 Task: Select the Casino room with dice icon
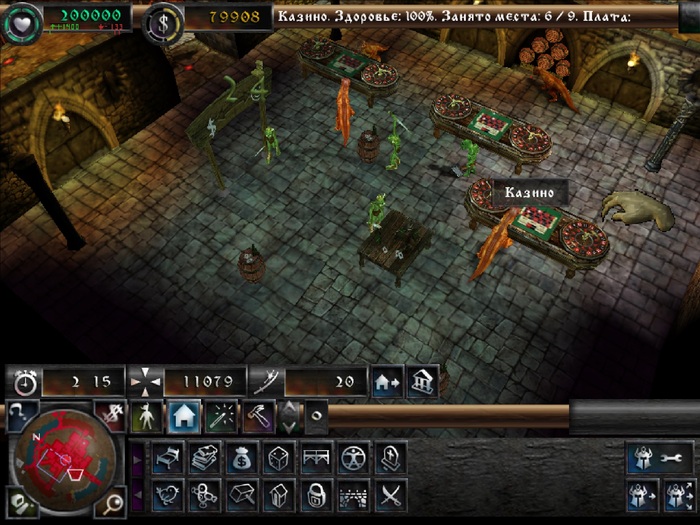coord(278,458)
